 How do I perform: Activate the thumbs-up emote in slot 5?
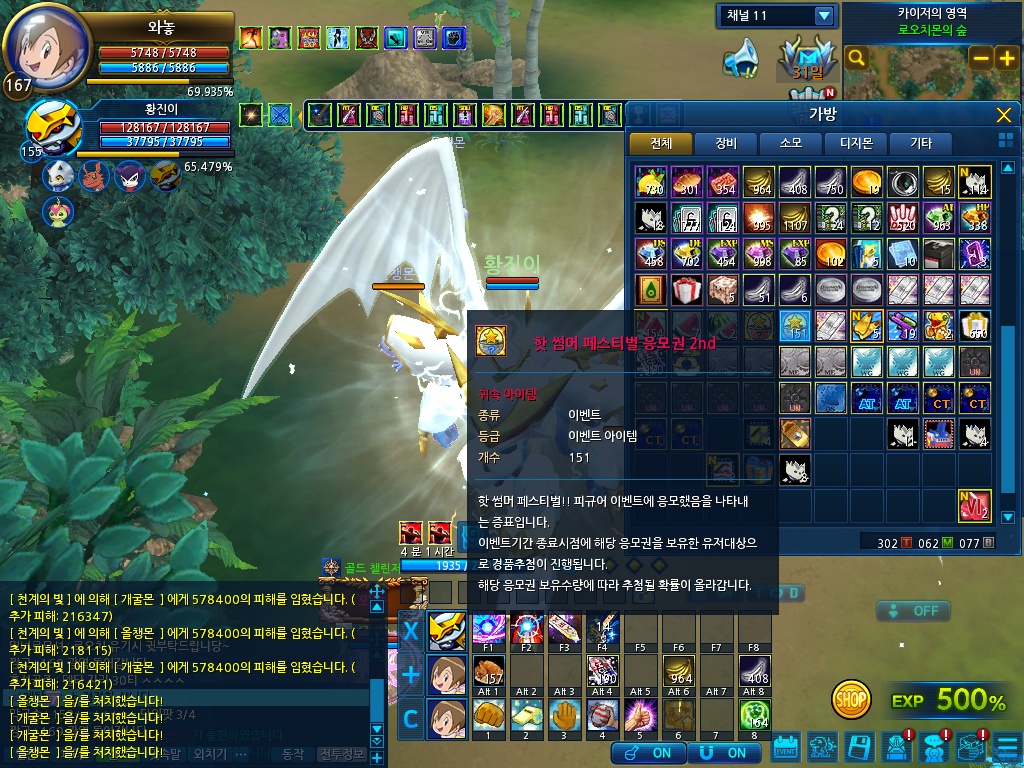click(x=637, y=717)
